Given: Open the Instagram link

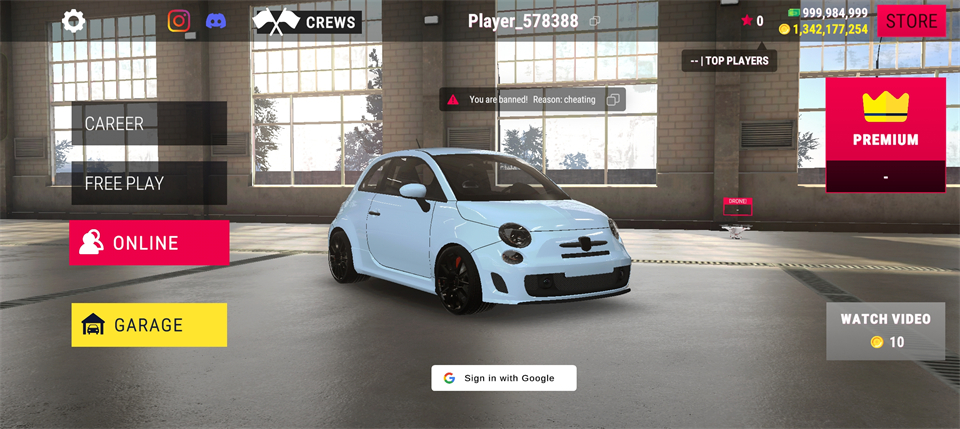Looking at the screenshot, I should (x=179, y=21).
